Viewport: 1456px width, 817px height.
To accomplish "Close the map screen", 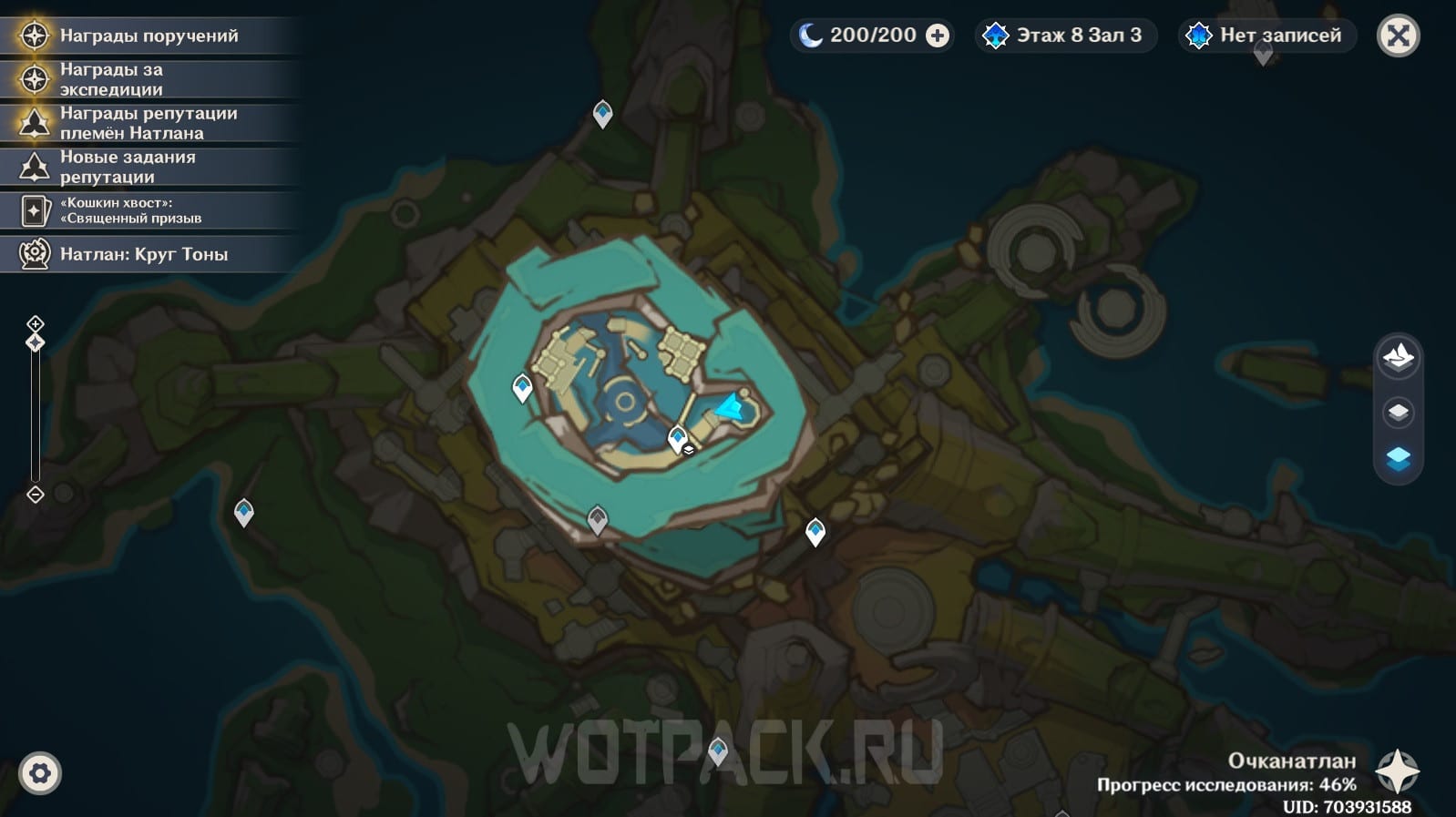I will [x=1398, y=36].
